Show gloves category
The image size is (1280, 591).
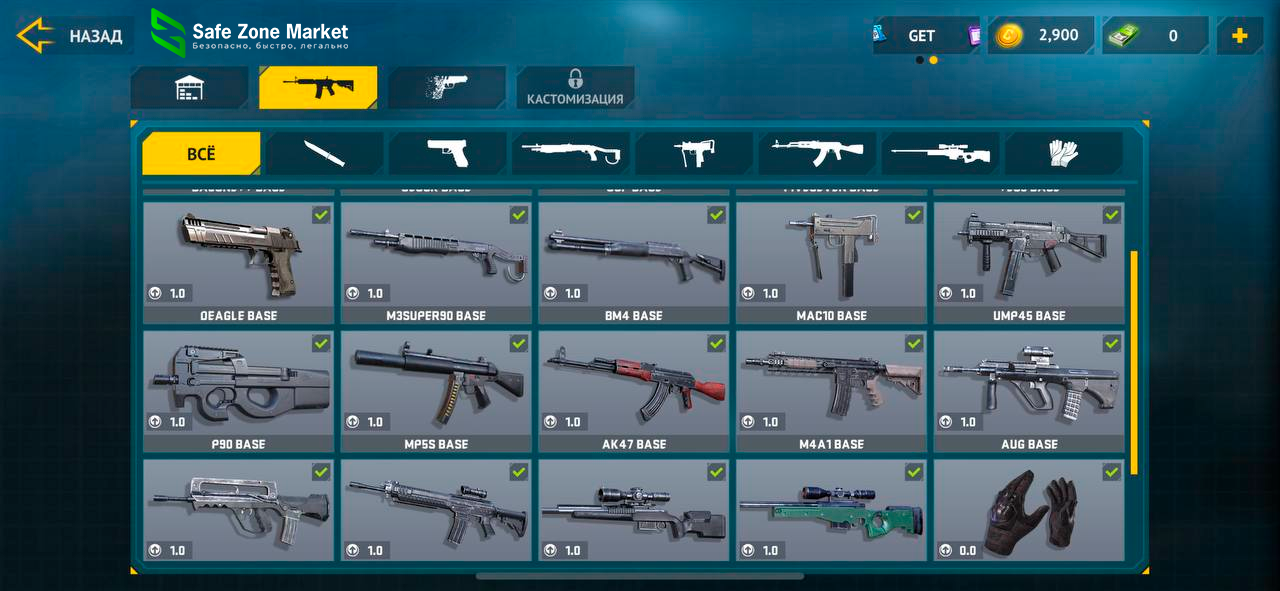(1063, 154)
